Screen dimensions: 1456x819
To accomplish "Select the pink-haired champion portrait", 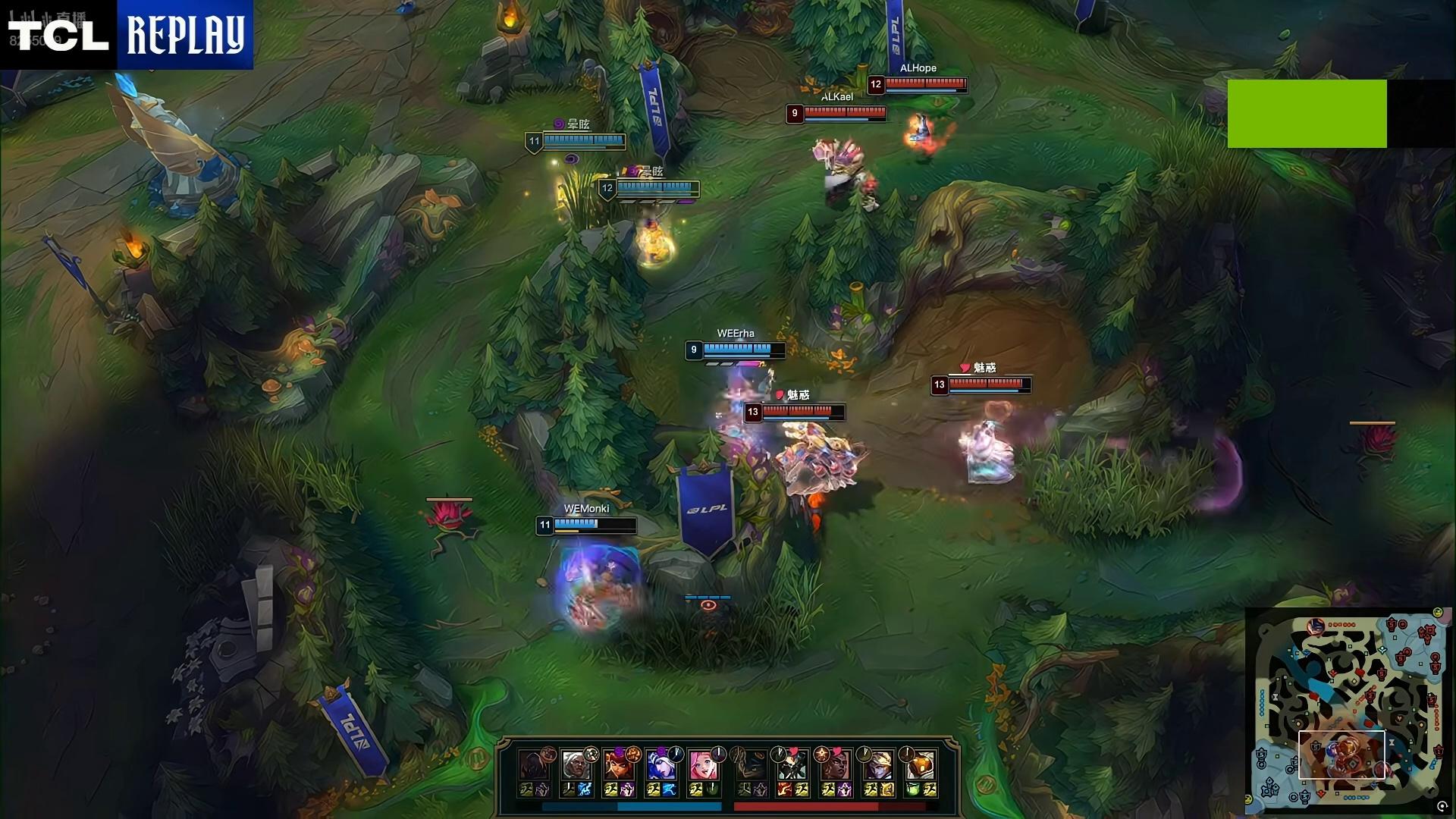I will pyautogui.click(x=704, y=766).
